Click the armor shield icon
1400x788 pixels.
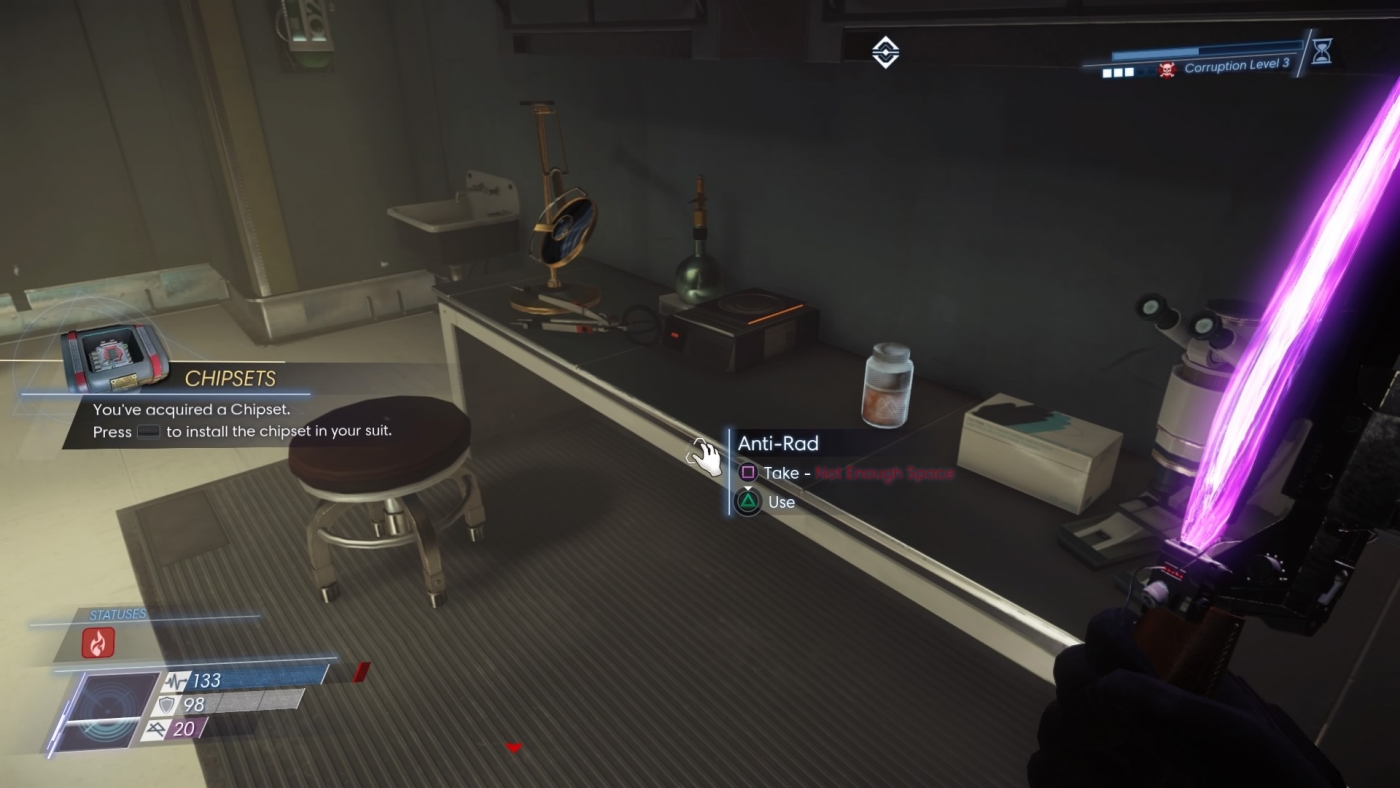[167, 704]
